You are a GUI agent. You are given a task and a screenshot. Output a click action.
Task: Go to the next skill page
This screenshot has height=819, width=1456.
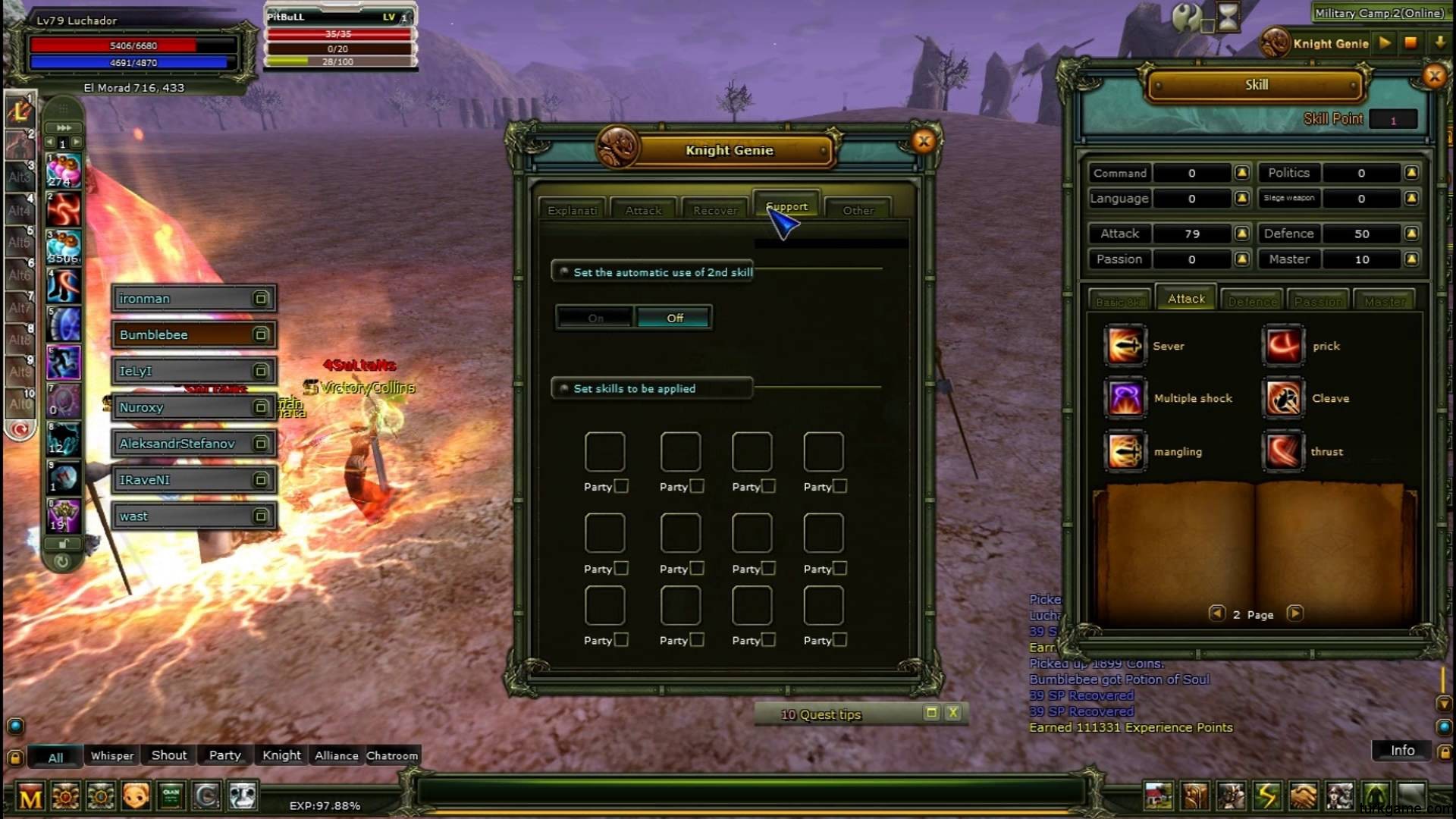pos(1295,613)
